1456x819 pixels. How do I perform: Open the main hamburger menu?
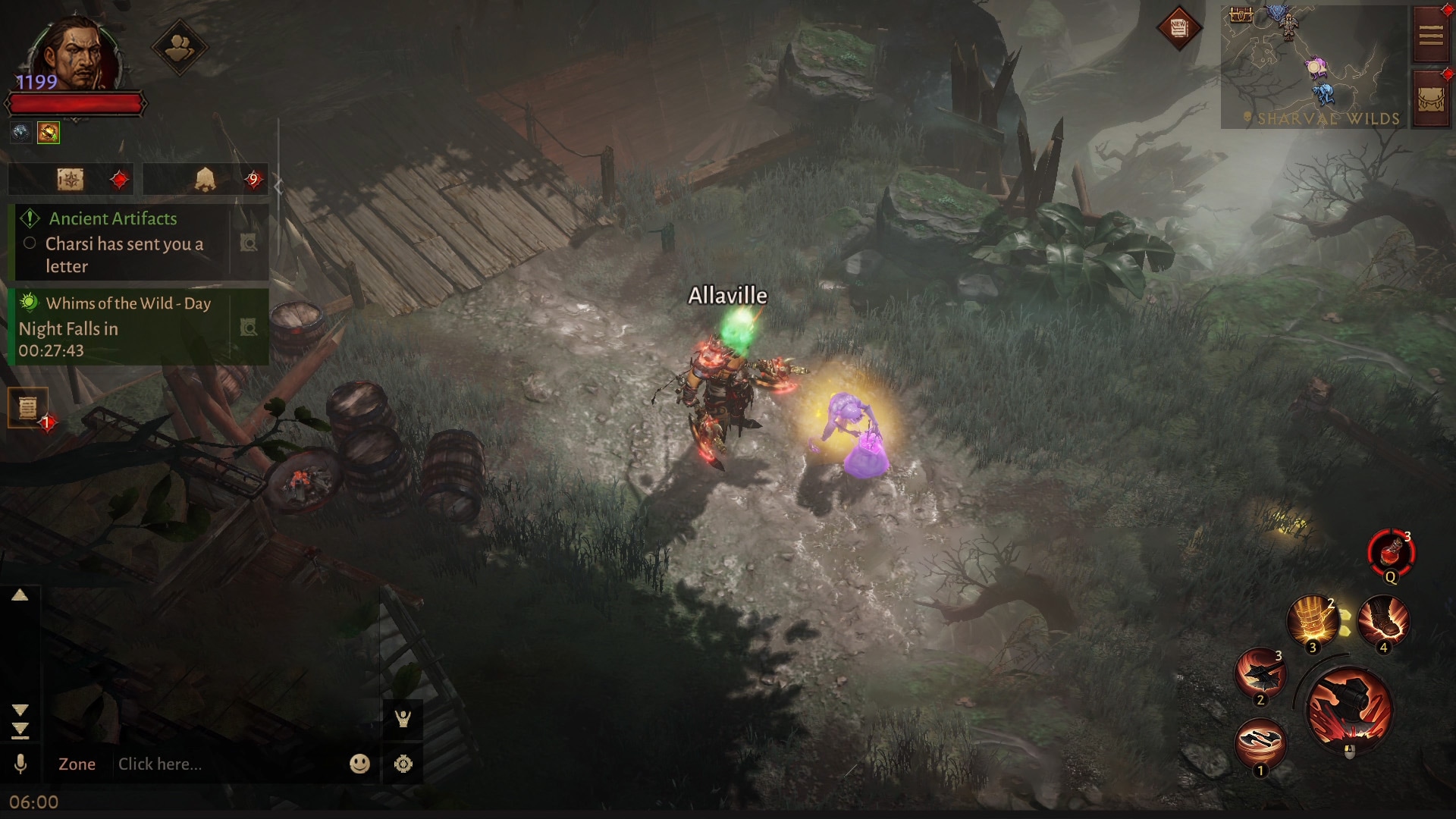click(1430, 35)
